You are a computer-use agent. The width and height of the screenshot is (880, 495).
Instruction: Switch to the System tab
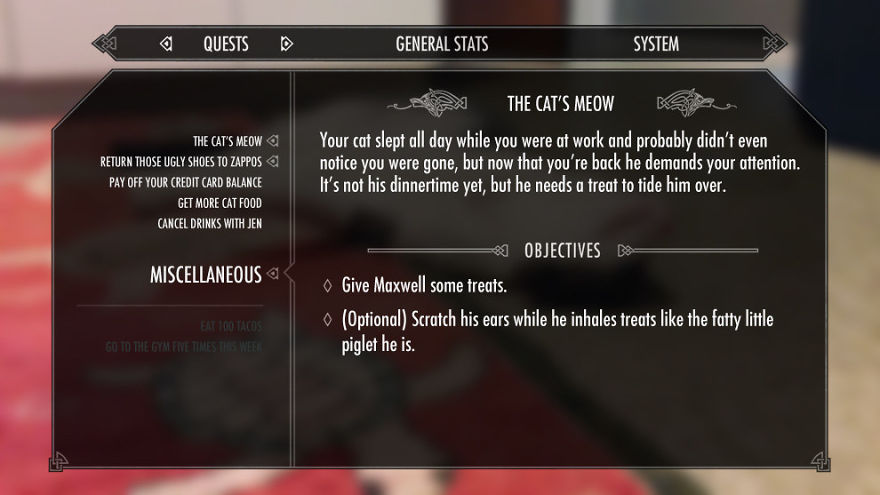tap(656, 44)
